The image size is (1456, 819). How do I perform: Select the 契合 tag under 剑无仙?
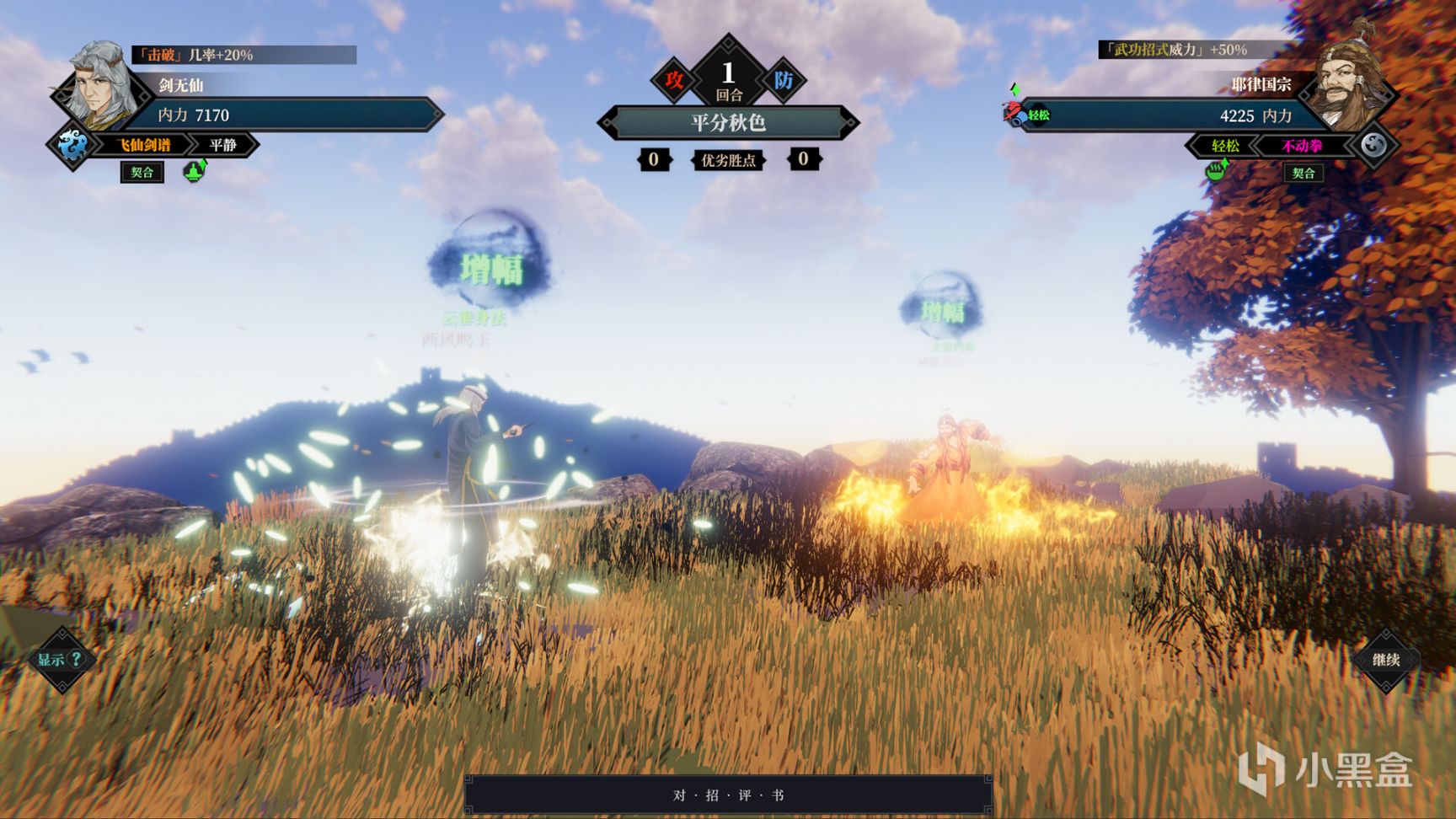coord(142,173)
